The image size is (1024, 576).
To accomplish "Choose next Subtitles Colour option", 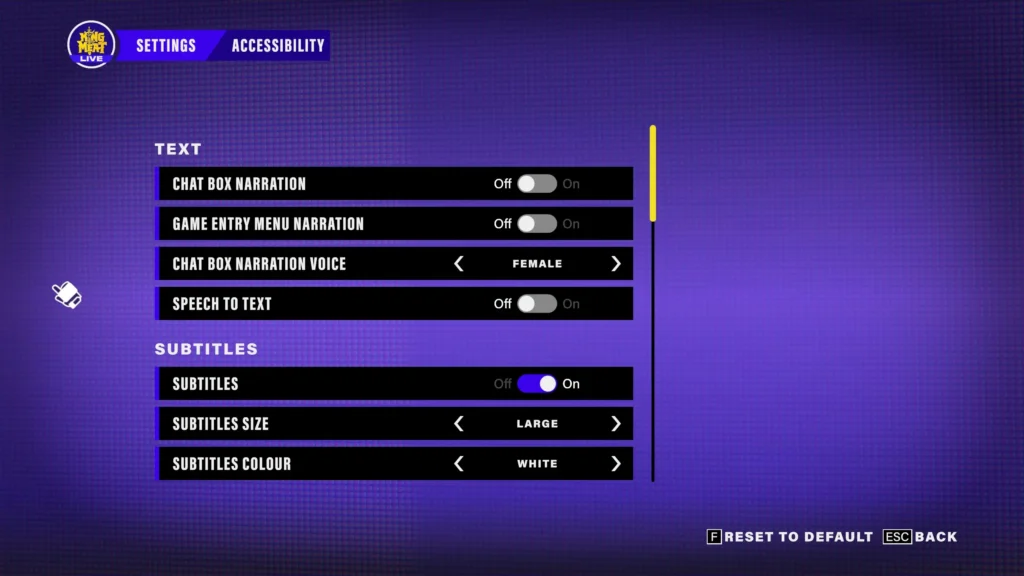I will pyautogui.click(x=615, y=464).
